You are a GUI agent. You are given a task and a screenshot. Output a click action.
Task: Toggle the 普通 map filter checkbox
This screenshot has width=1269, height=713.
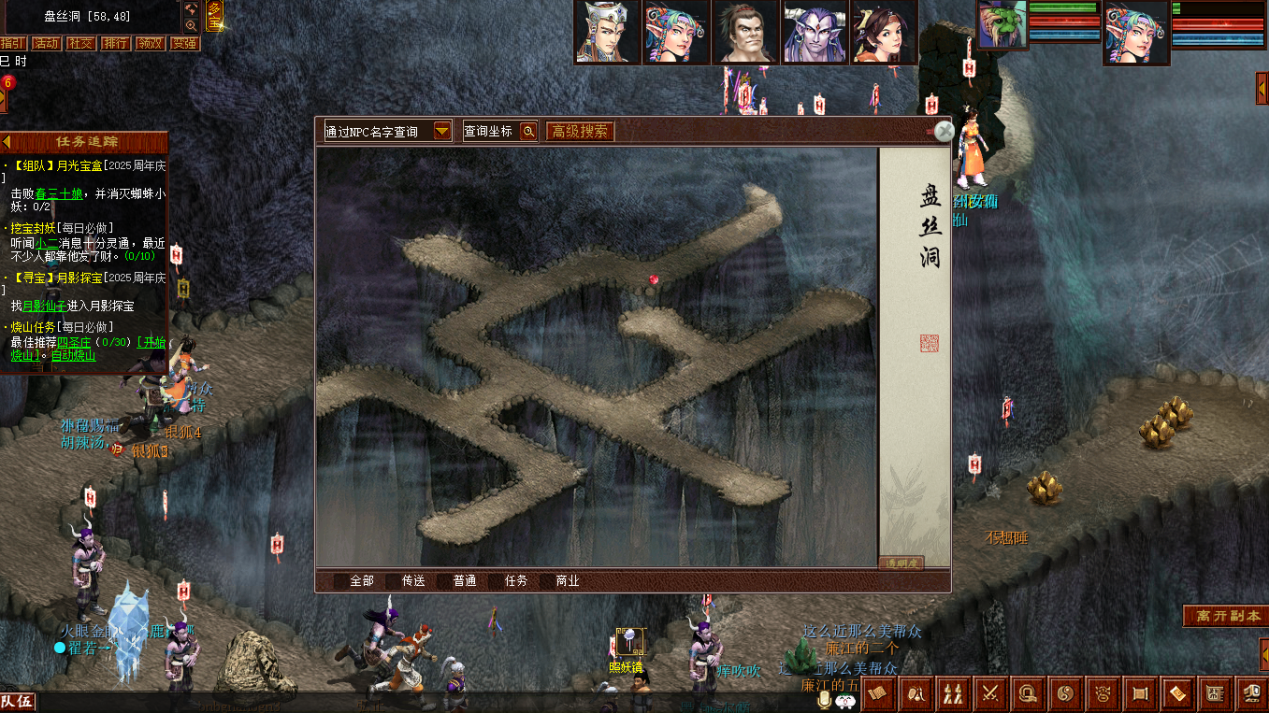pyautogui.click(x=444, y=581)
